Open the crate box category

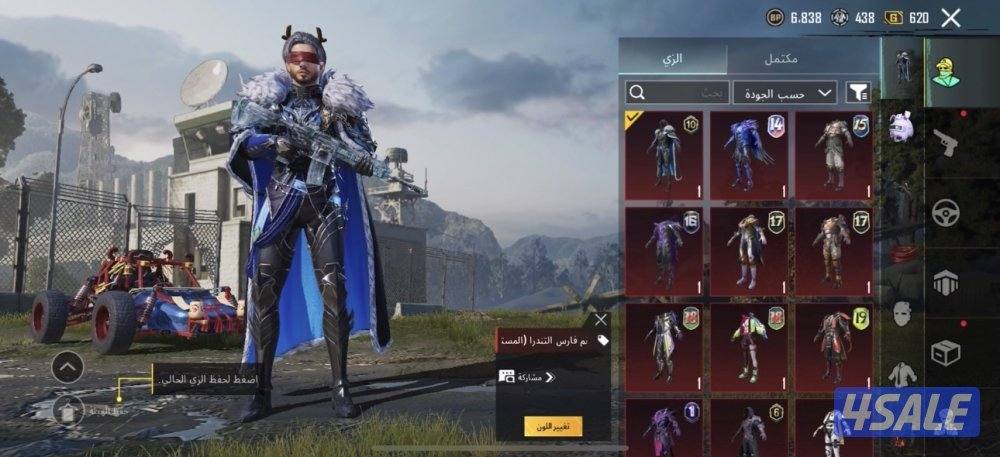click(x=944, y=351)
